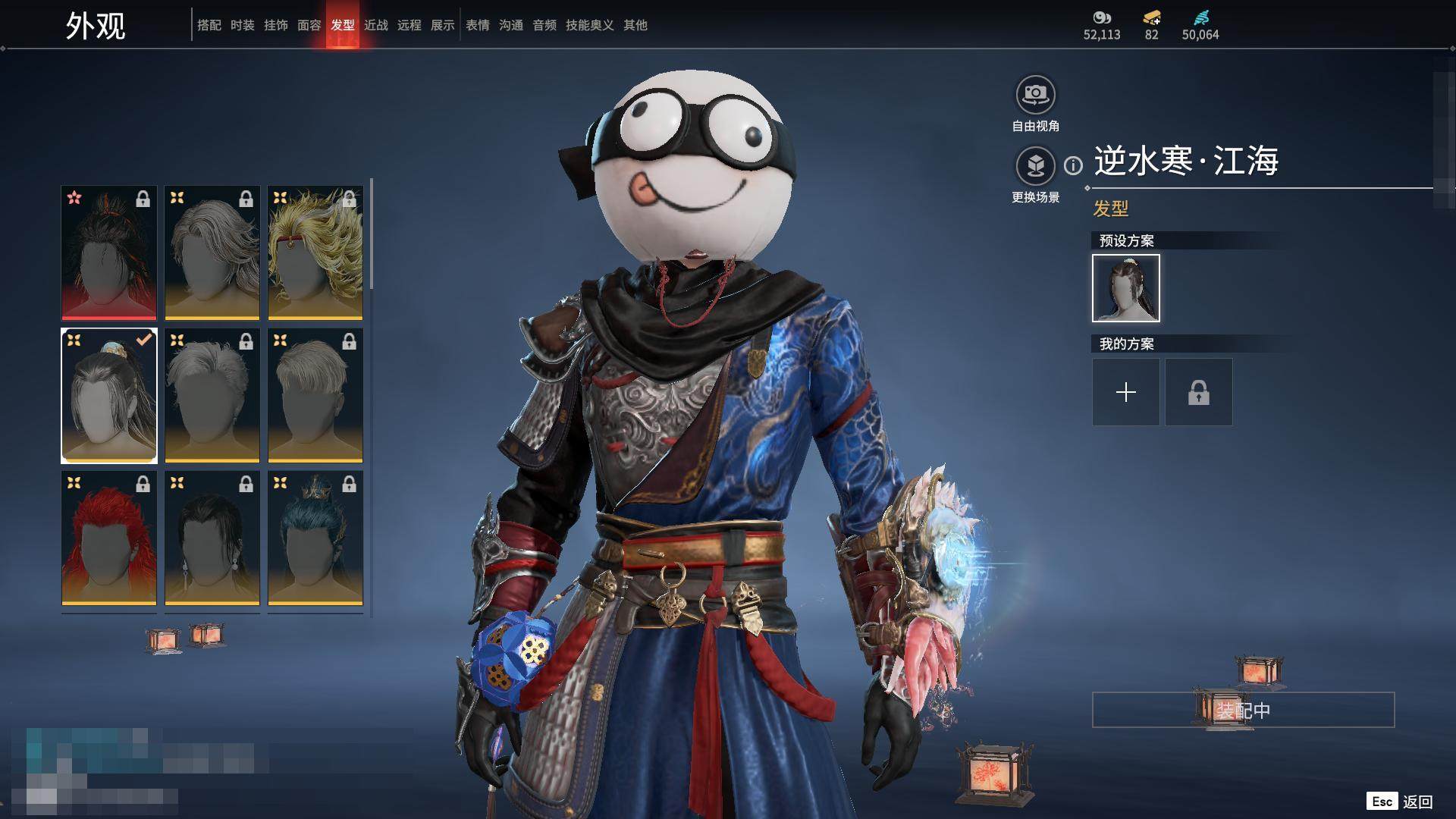Show the 表情 emotes tab
Screen dimensions: 1456x819
click(x=477, y=25)
